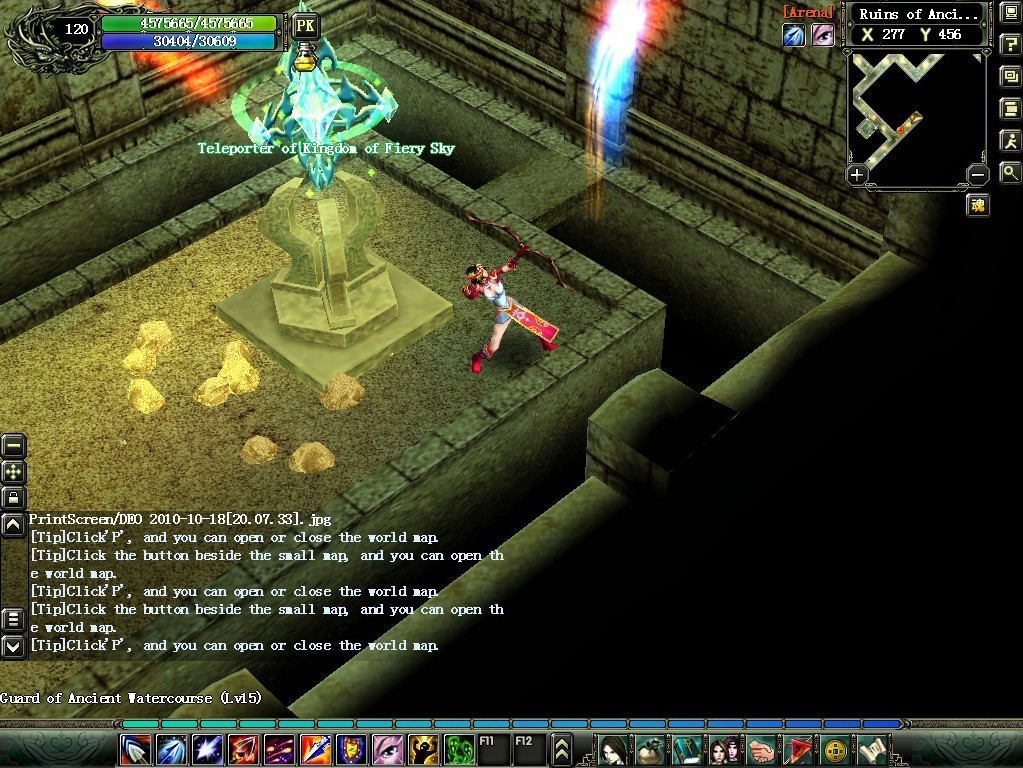Click the monitor icon button
Viewport: 1023px width, 768px height.
pyautogui.click(x=1010, y=14)
